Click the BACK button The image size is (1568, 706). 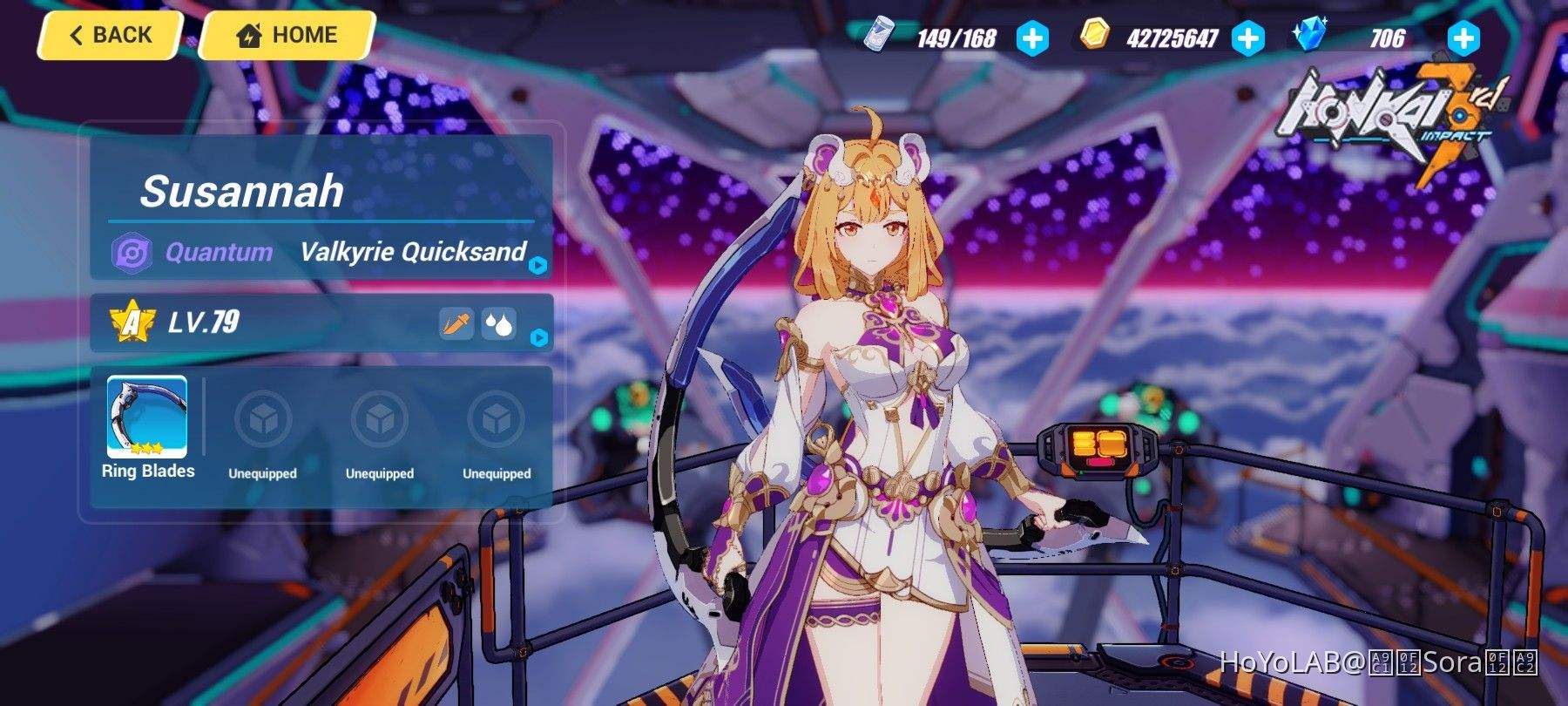109,34
